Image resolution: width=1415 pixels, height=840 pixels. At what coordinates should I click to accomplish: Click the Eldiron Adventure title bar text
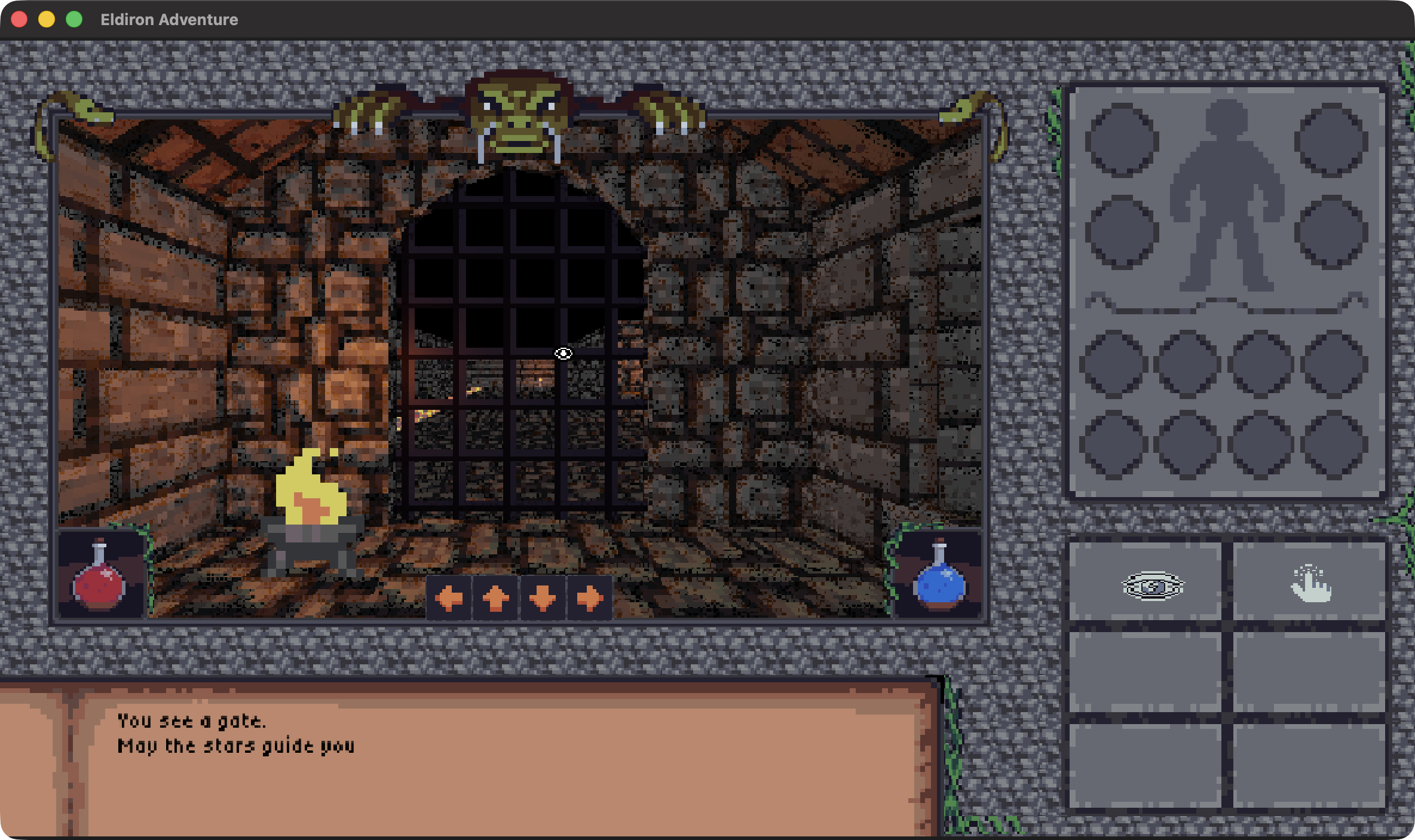(x=169, y=19)
